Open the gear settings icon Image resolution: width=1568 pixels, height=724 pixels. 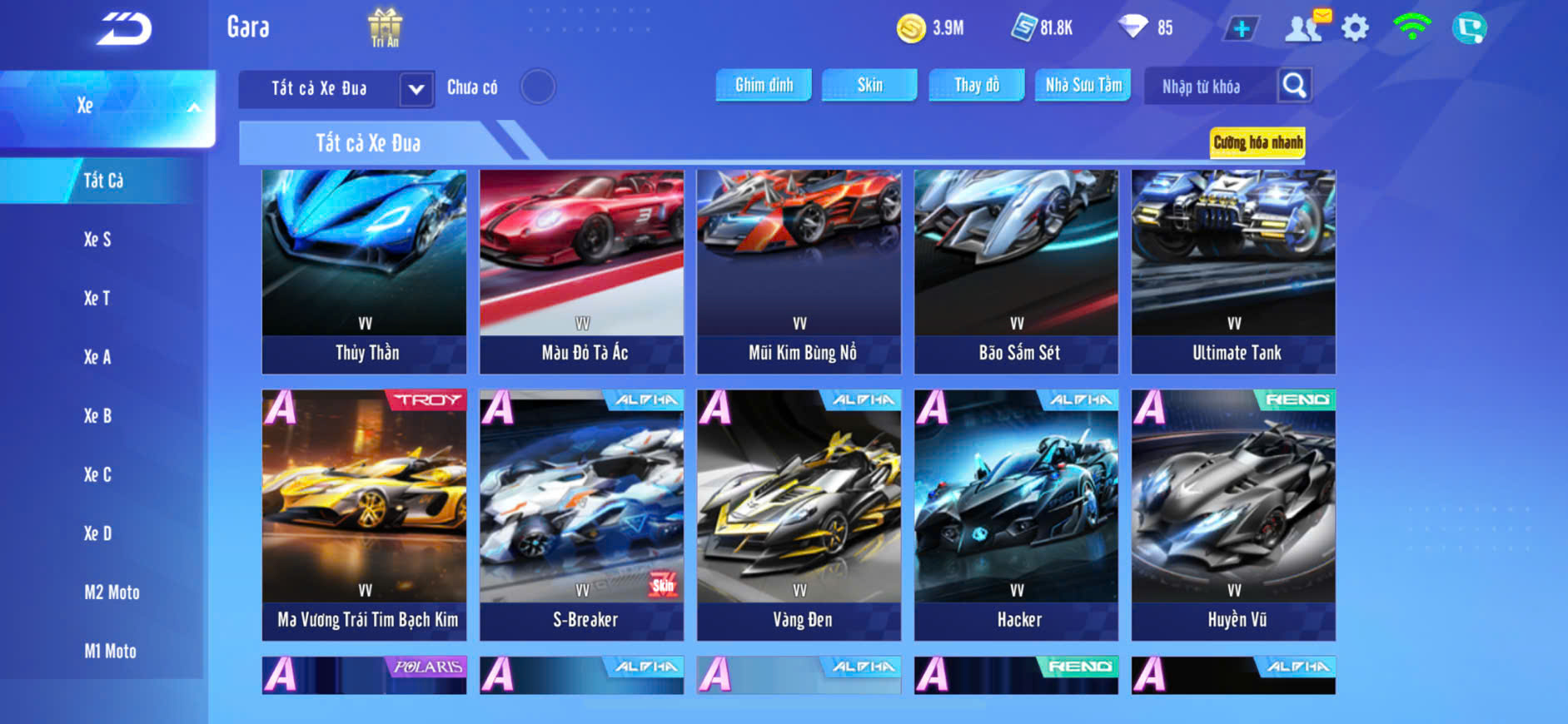coord(1355,28)
